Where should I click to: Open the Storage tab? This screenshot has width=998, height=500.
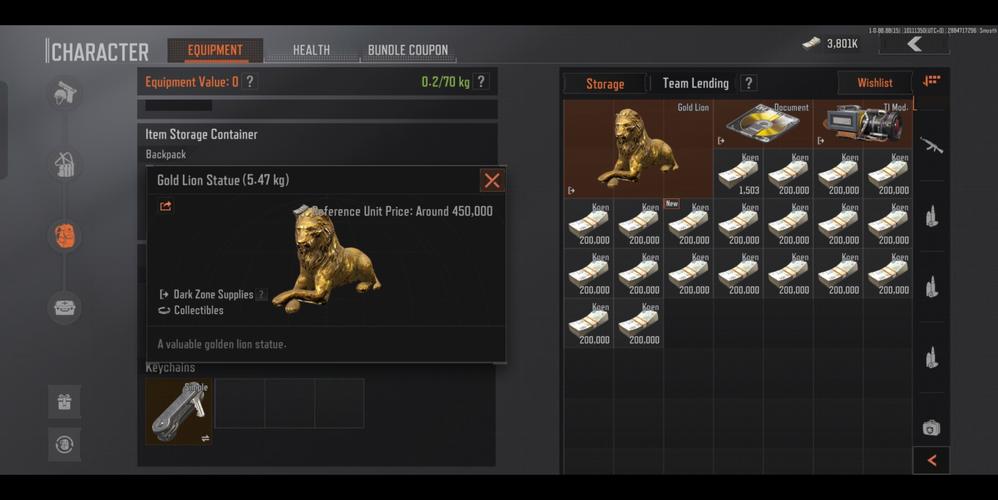click(x=604, y=84)
